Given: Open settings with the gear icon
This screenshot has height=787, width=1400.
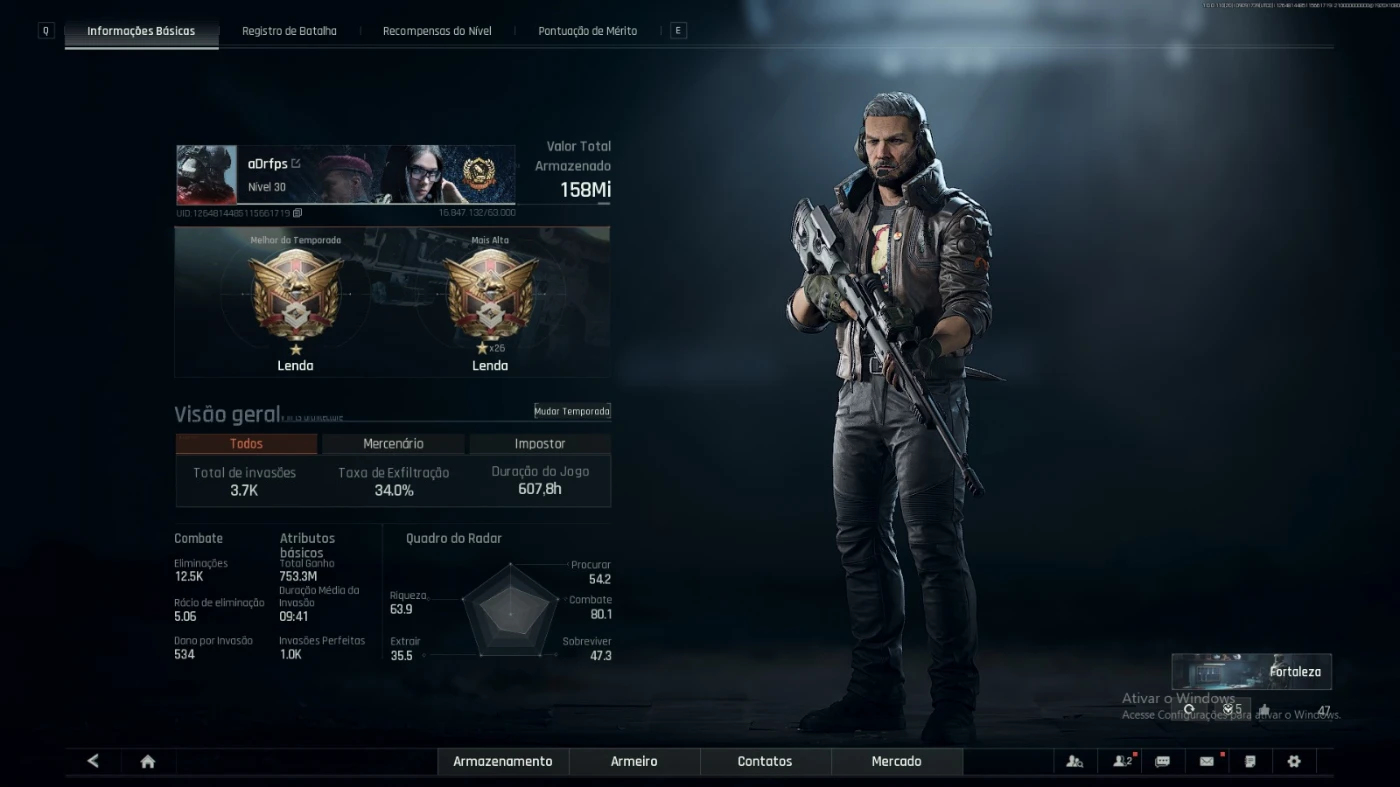Looking at the screenshot, I should click(1294, 761).
